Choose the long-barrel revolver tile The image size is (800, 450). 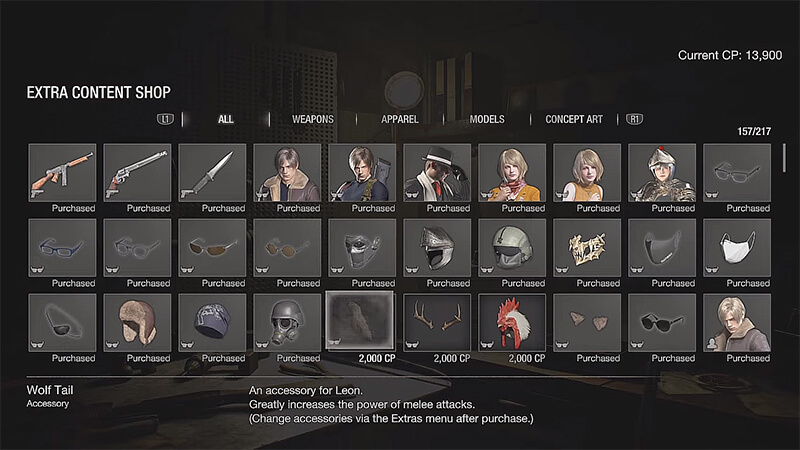(x=137, y=174)
